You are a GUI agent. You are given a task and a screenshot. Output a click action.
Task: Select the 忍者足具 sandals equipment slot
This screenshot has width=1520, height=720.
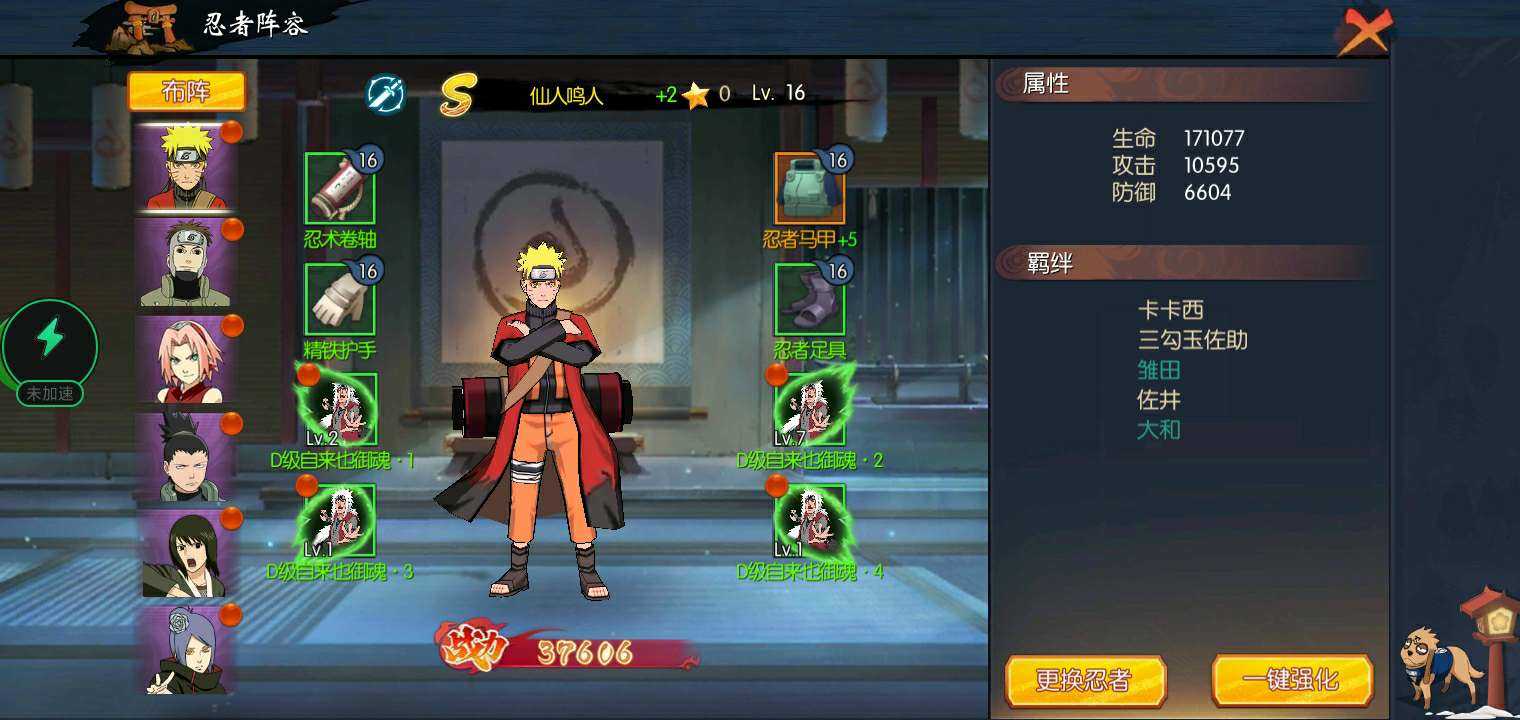coord(810,299)
